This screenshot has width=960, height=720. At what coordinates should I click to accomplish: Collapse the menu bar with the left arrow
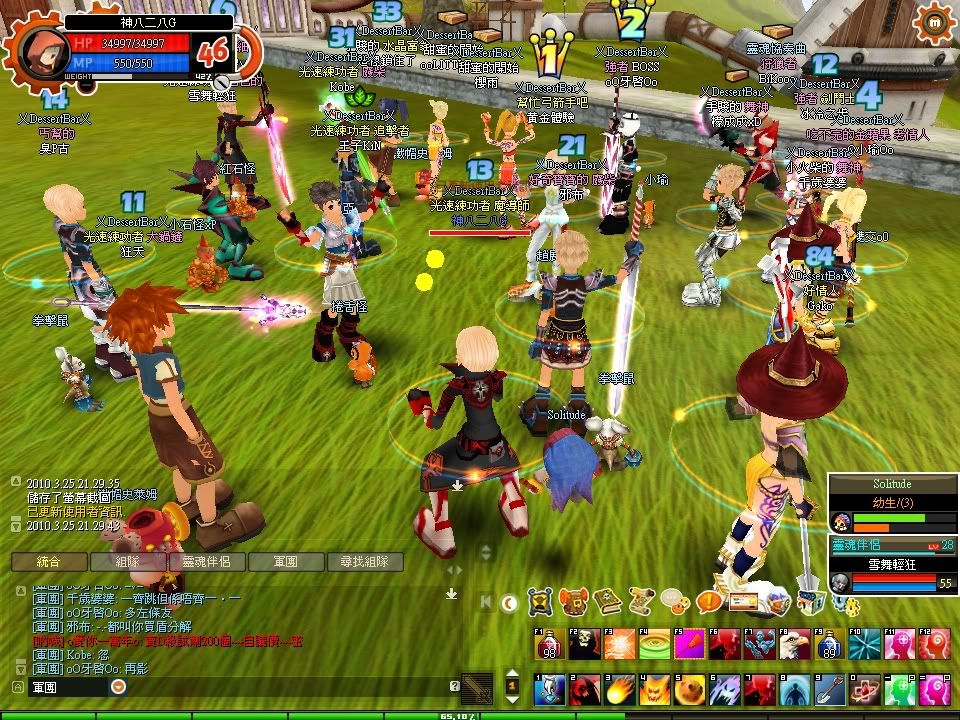coord(485,602)
